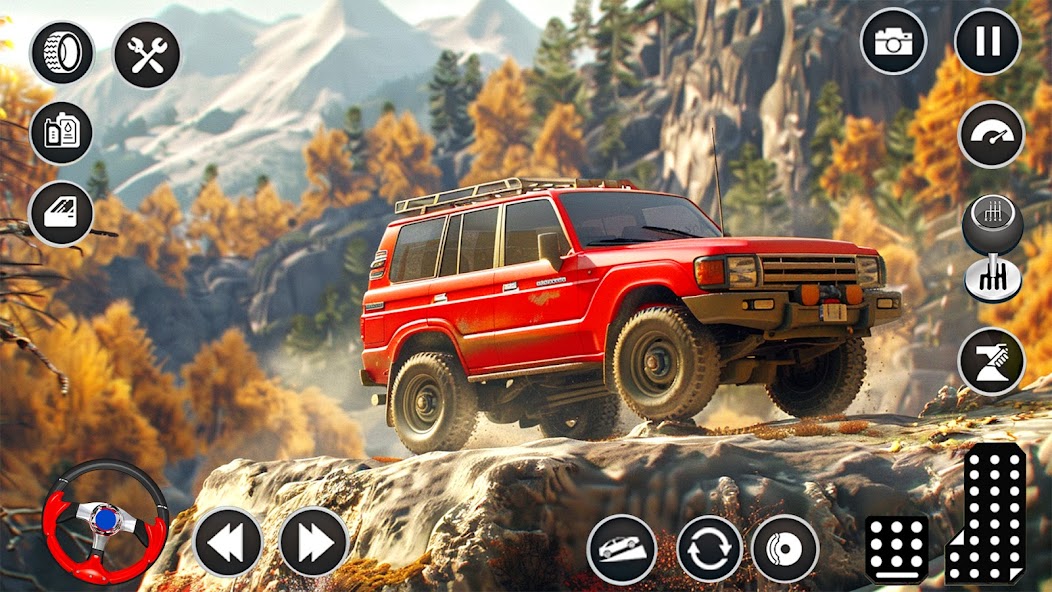1052x592 pixels.
Task: Steer right with the forward arrows button
Action: click(x=314, y=542)
